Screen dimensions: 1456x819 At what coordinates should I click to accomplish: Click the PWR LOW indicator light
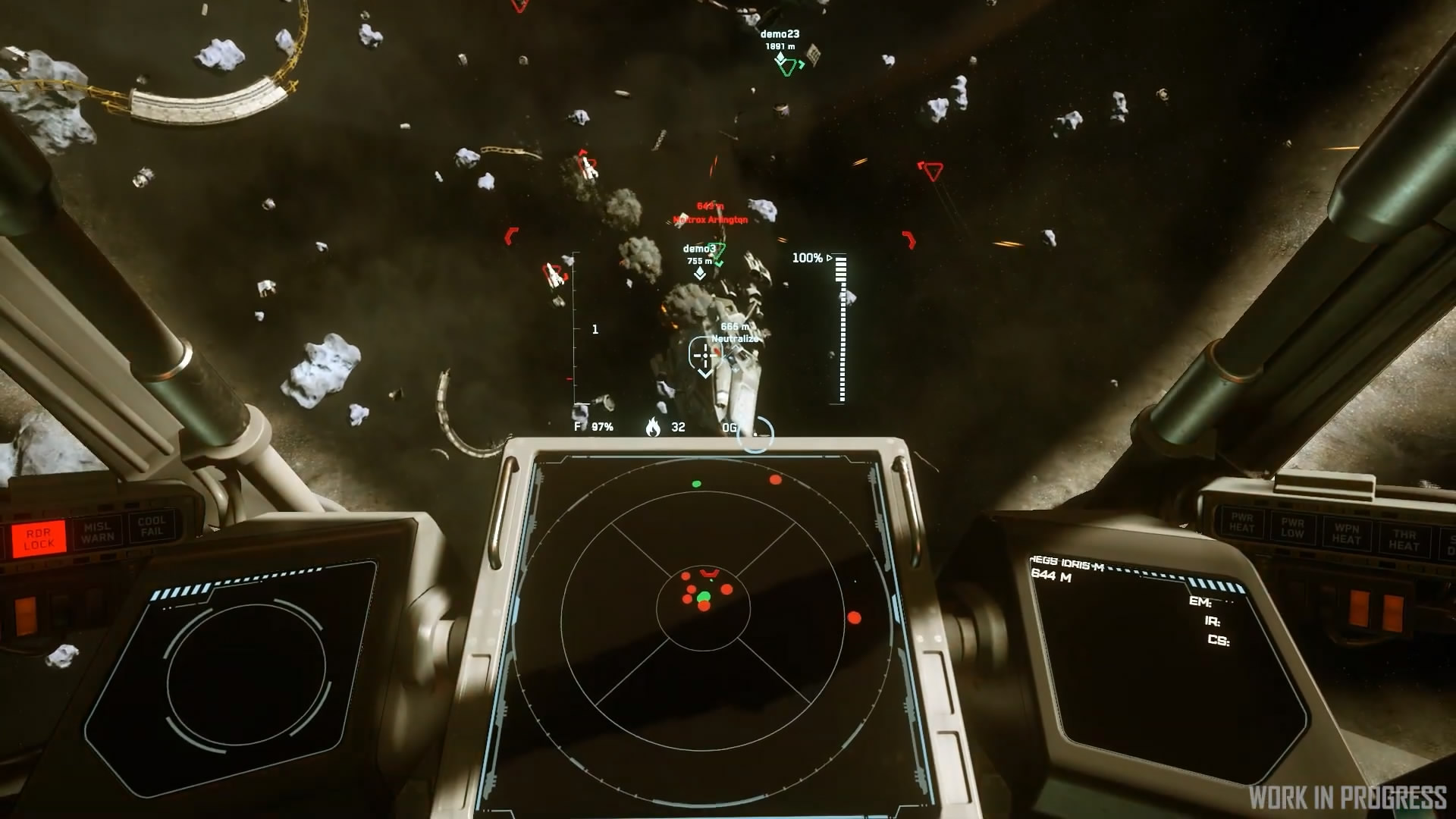tap(1292, 528)
